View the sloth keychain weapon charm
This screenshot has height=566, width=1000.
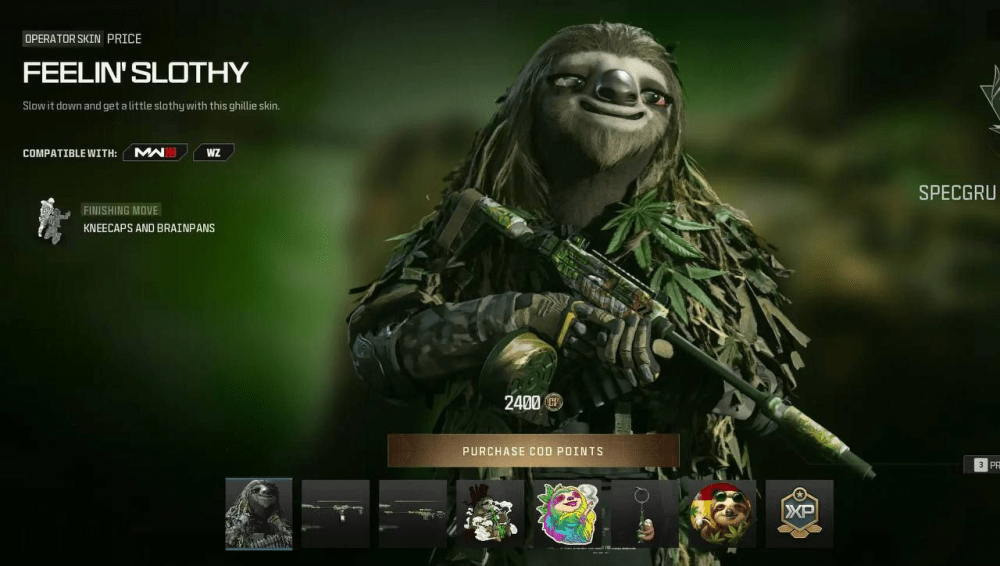click(644, 513)
